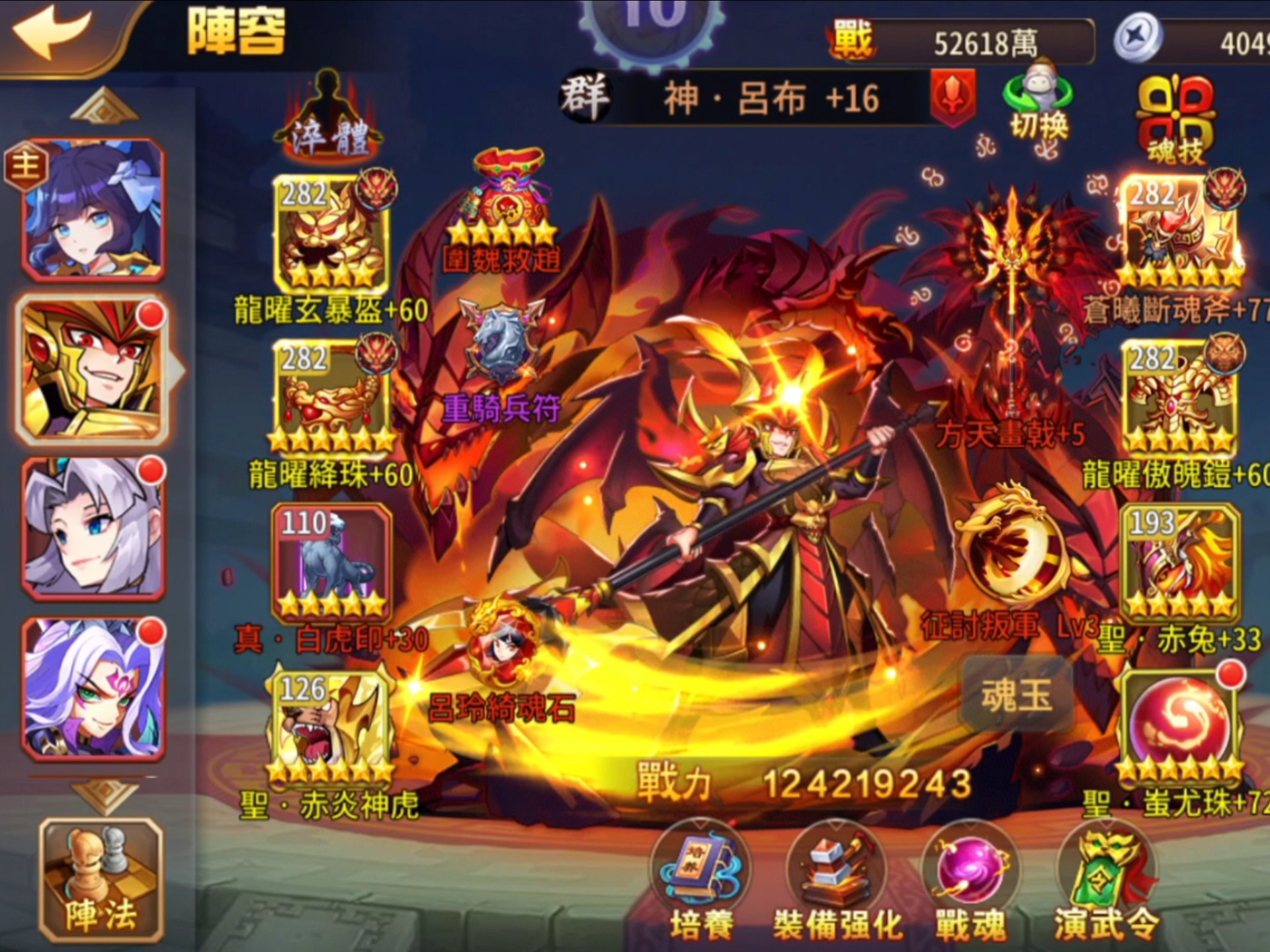Go back with the yellow arrow button

53,33
